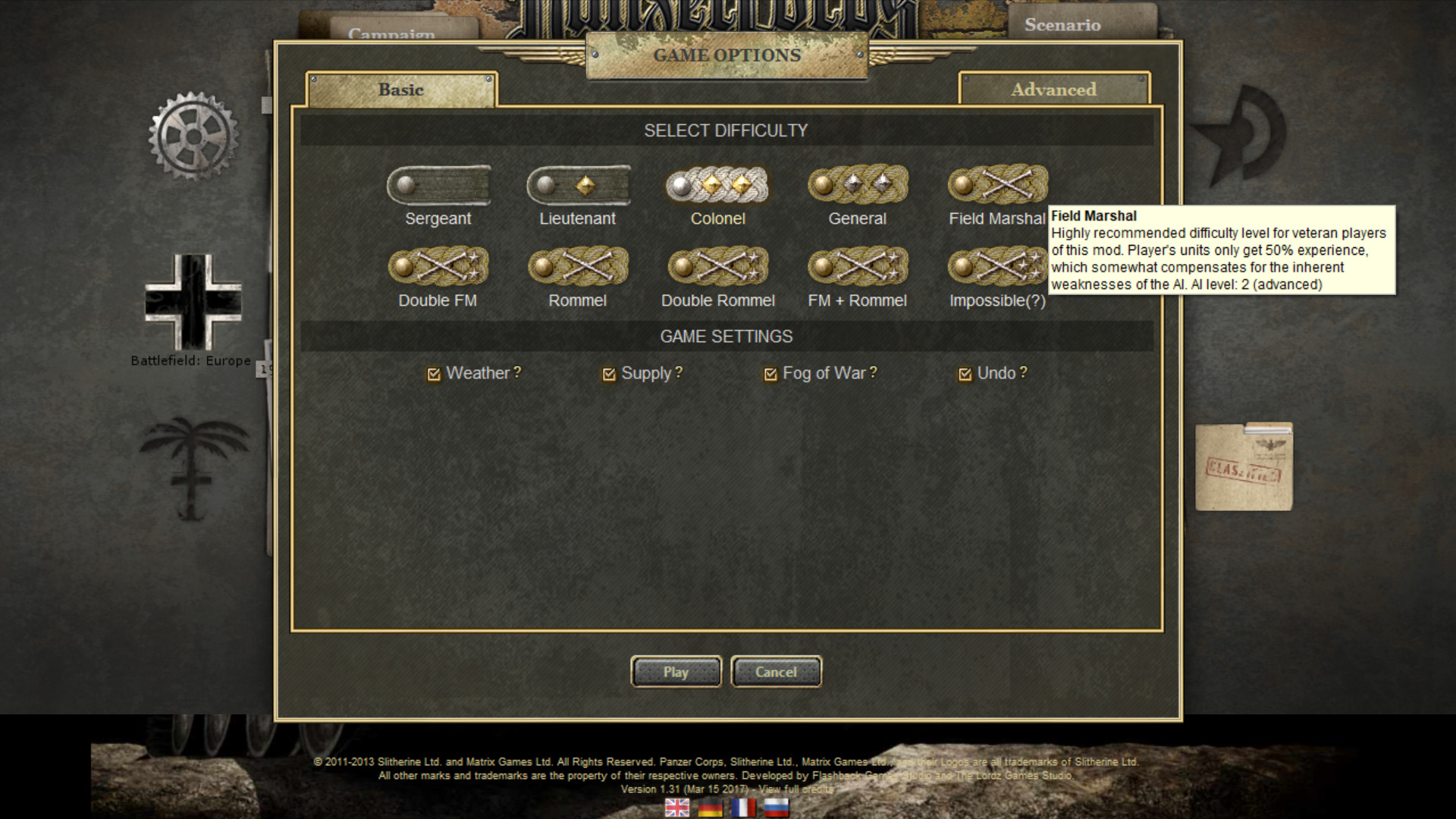Open the Basic options tab
This screenshot has height=819, width=1456.
[x=401, y=89]
